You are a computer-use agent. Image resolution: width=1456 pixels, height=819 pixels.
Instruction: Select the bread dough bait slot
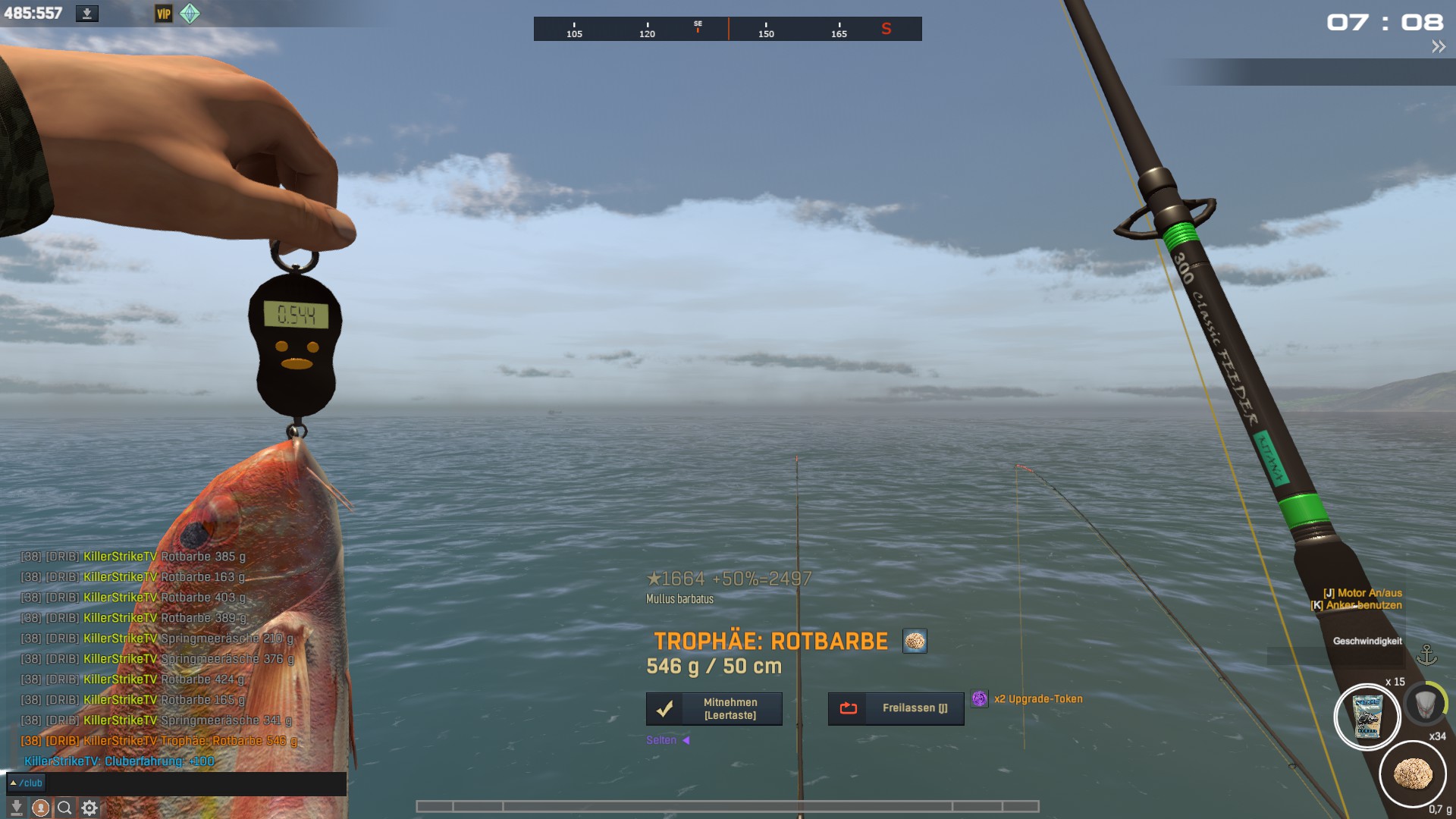tap(1413, 774)
